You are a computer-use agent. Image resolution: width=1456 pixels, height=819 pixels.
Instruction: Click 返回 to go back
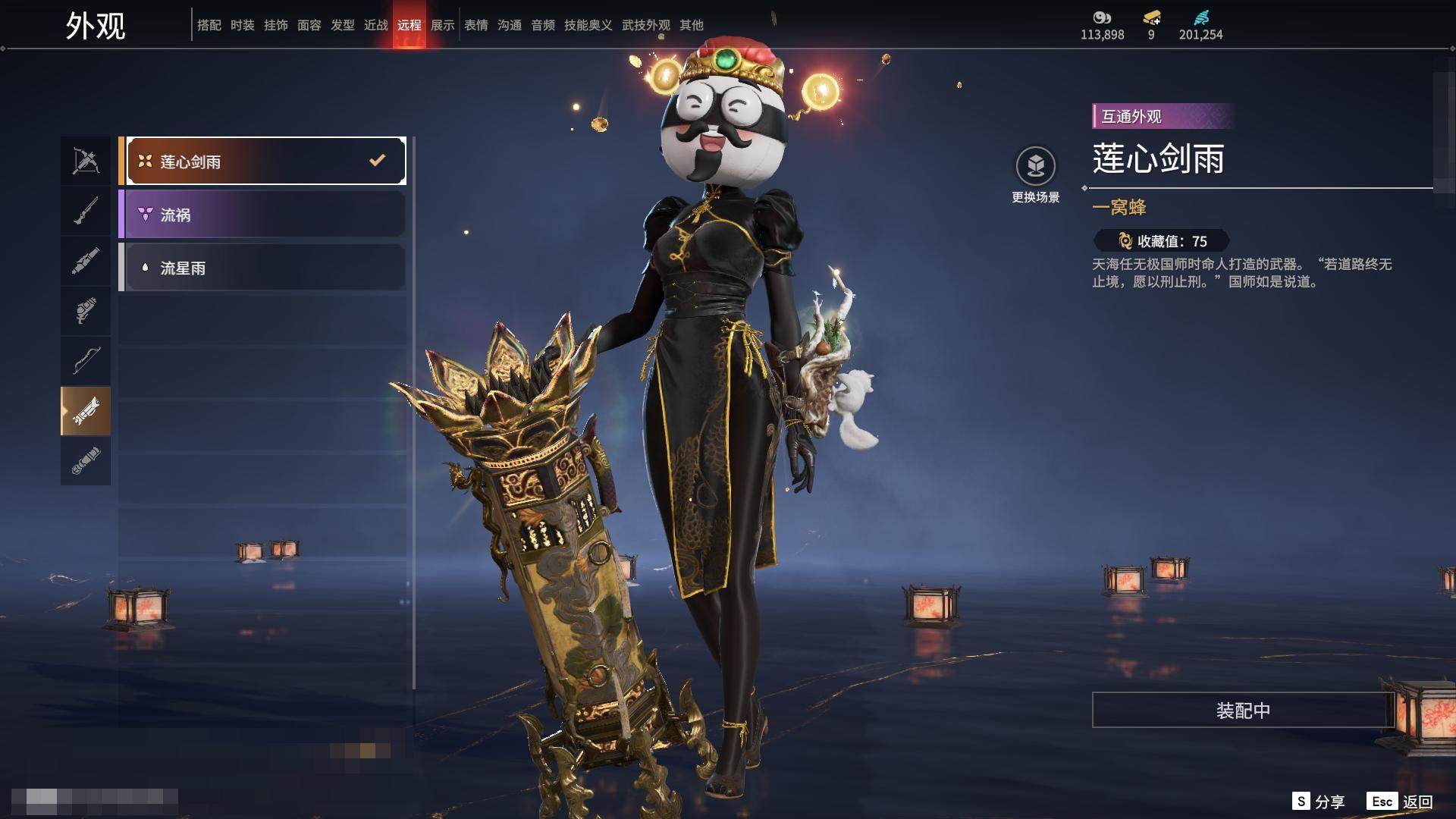pos(1400,802)
